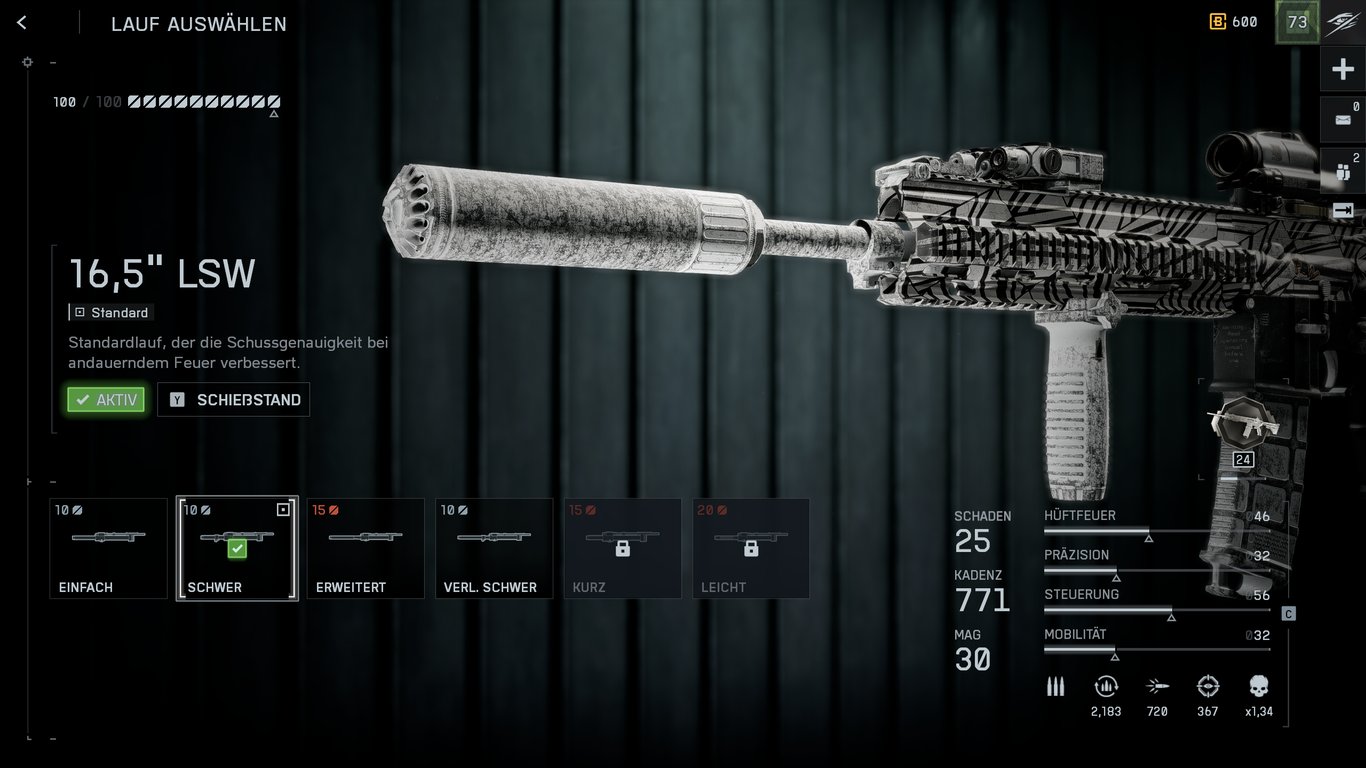
Task: Select the Verl. Schwer barrel
Action: (x=494, y=548)
